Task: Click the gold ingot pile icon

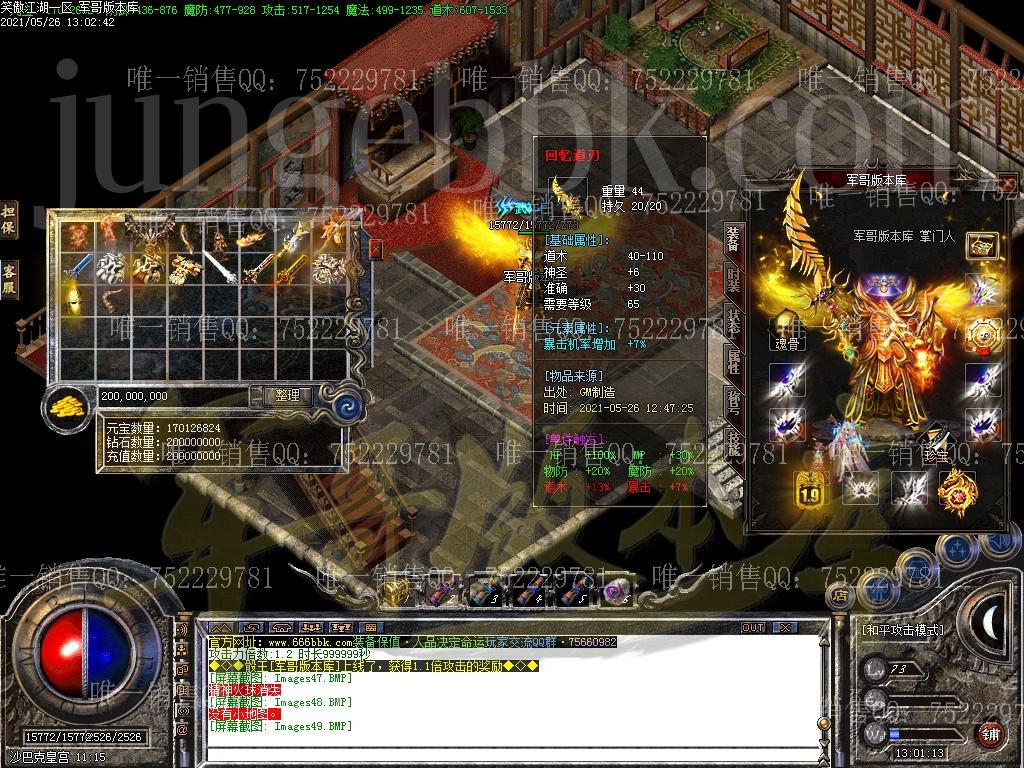Action: coord(68,405)
